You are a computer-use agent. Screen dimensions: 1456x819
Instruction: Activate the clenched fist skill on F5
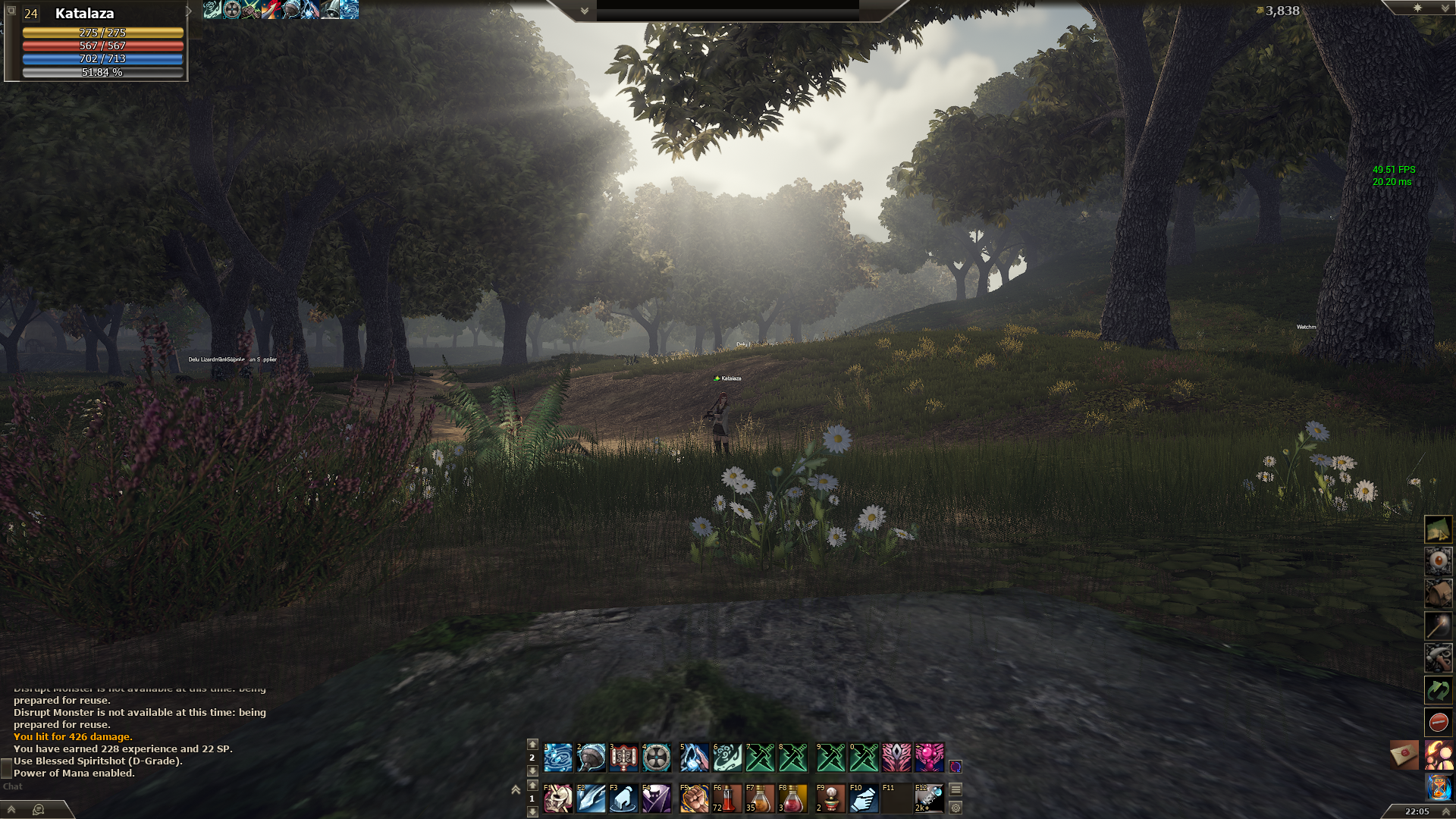694,799
